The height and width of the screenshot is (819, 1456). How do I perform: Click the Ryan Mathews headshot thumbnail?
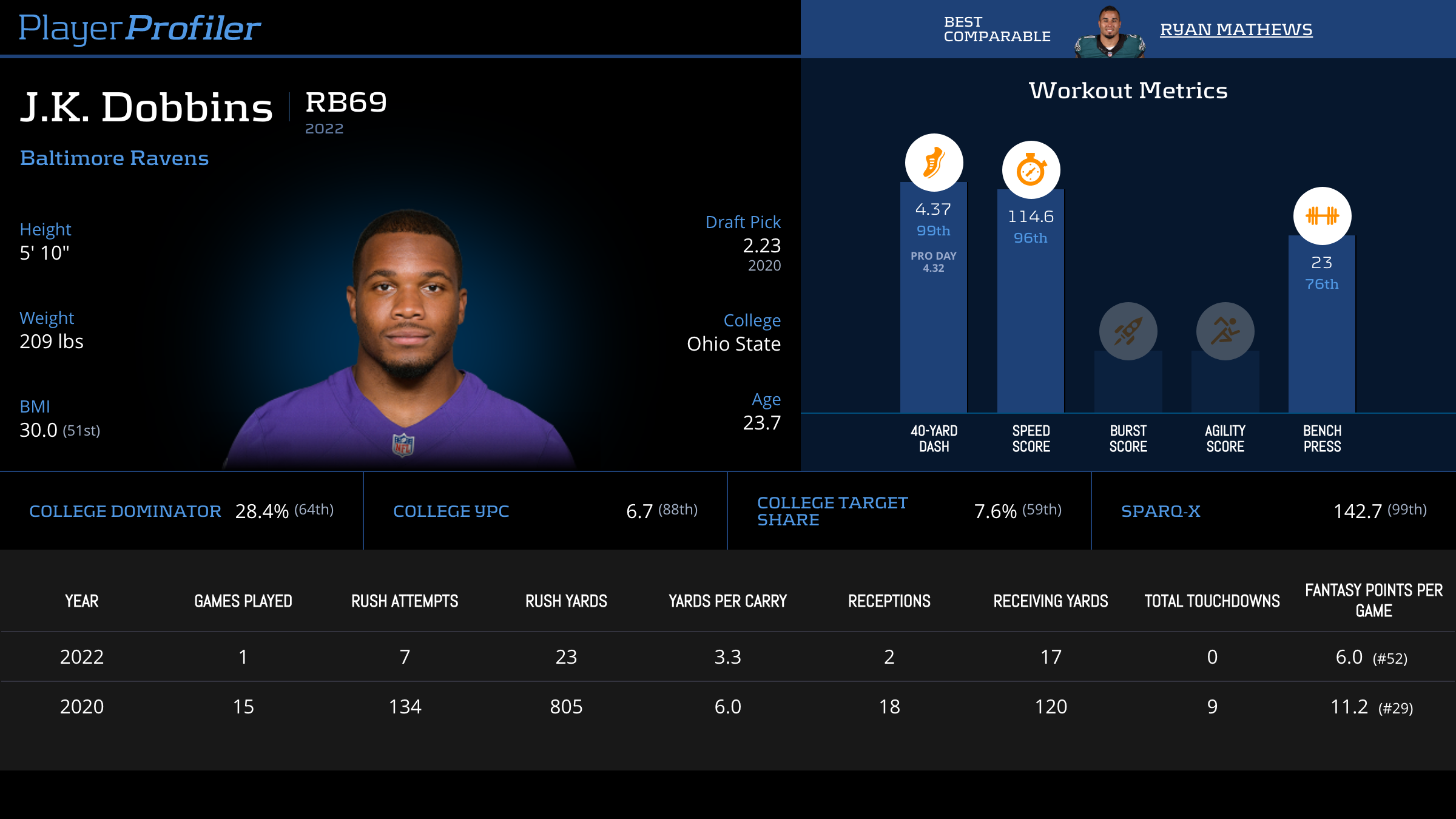[x=1110, y=33]
